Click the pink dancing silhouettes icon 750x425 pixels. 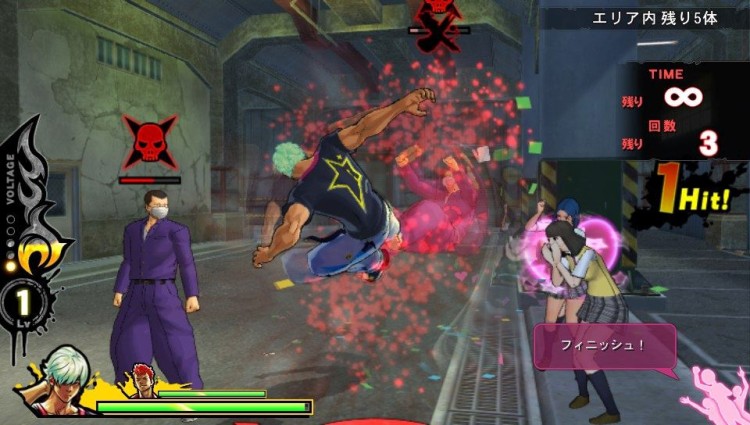point(715,392)
